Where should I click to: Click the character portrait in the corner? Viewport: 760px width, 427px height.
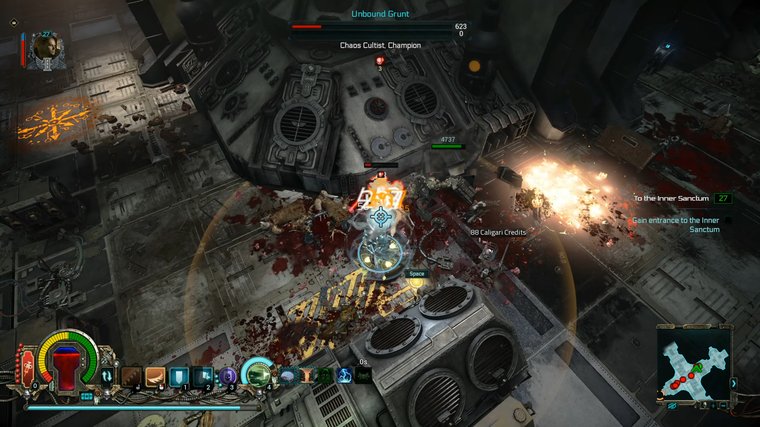pos(46,50)
